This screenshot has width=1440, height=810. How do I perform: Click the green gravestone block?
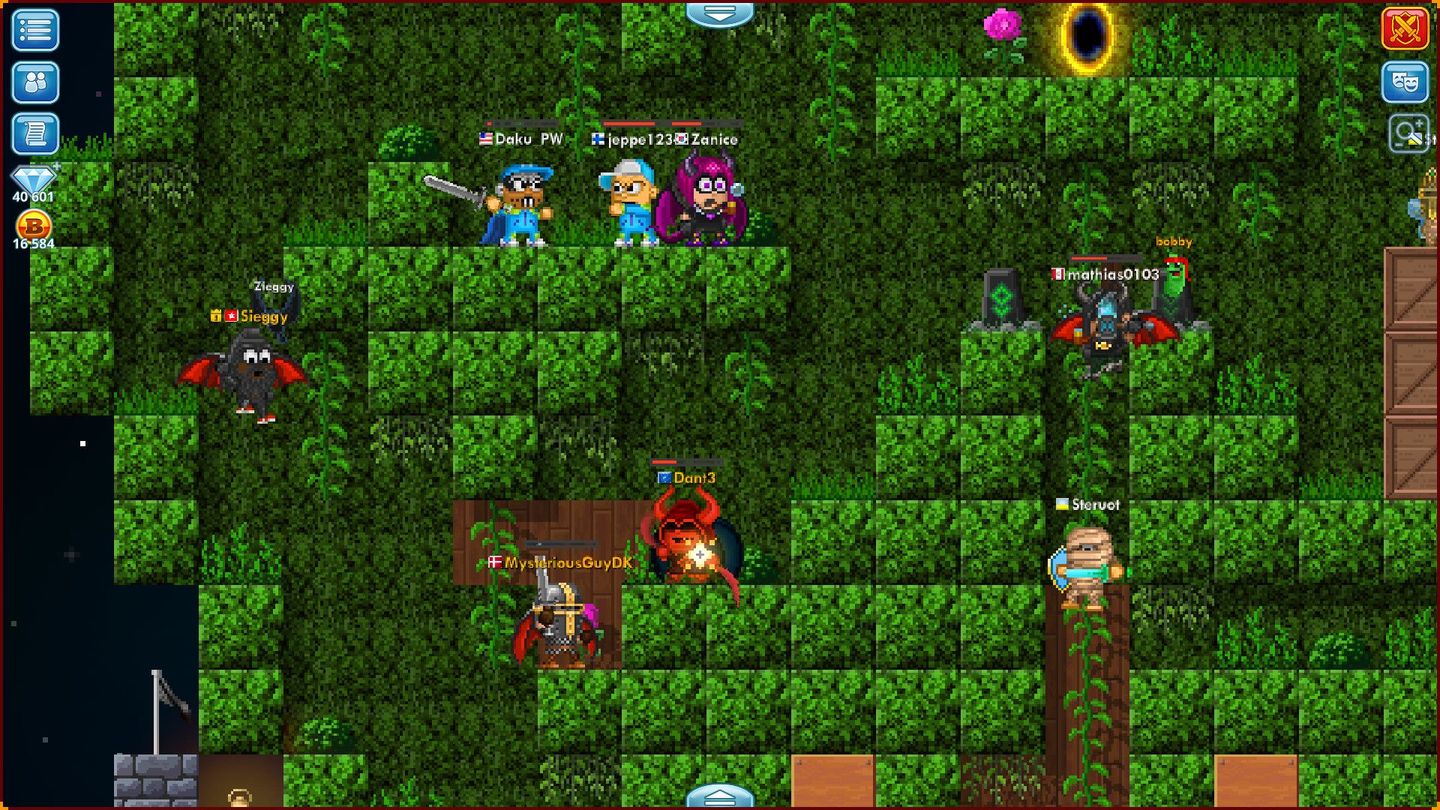[1003, 295]
